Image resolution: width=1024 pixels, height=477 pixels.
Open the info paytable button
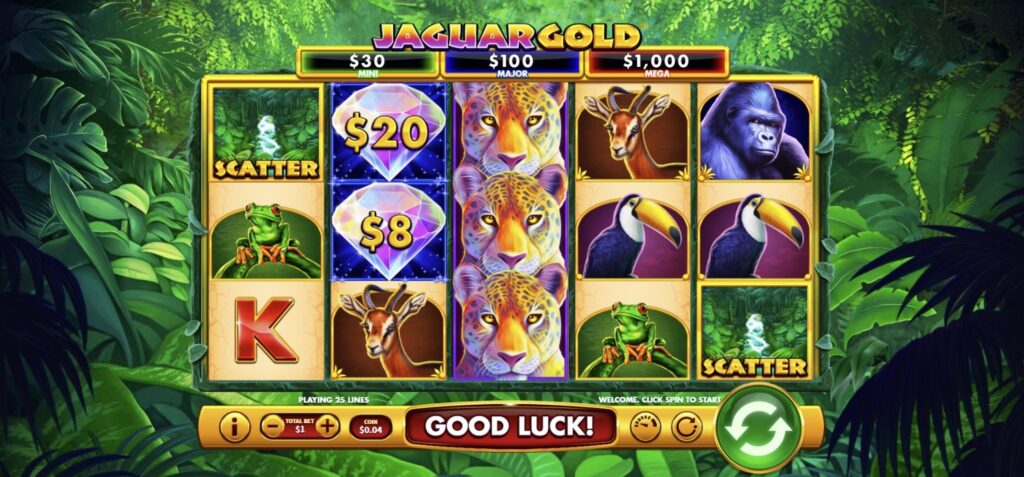point(233,427)
